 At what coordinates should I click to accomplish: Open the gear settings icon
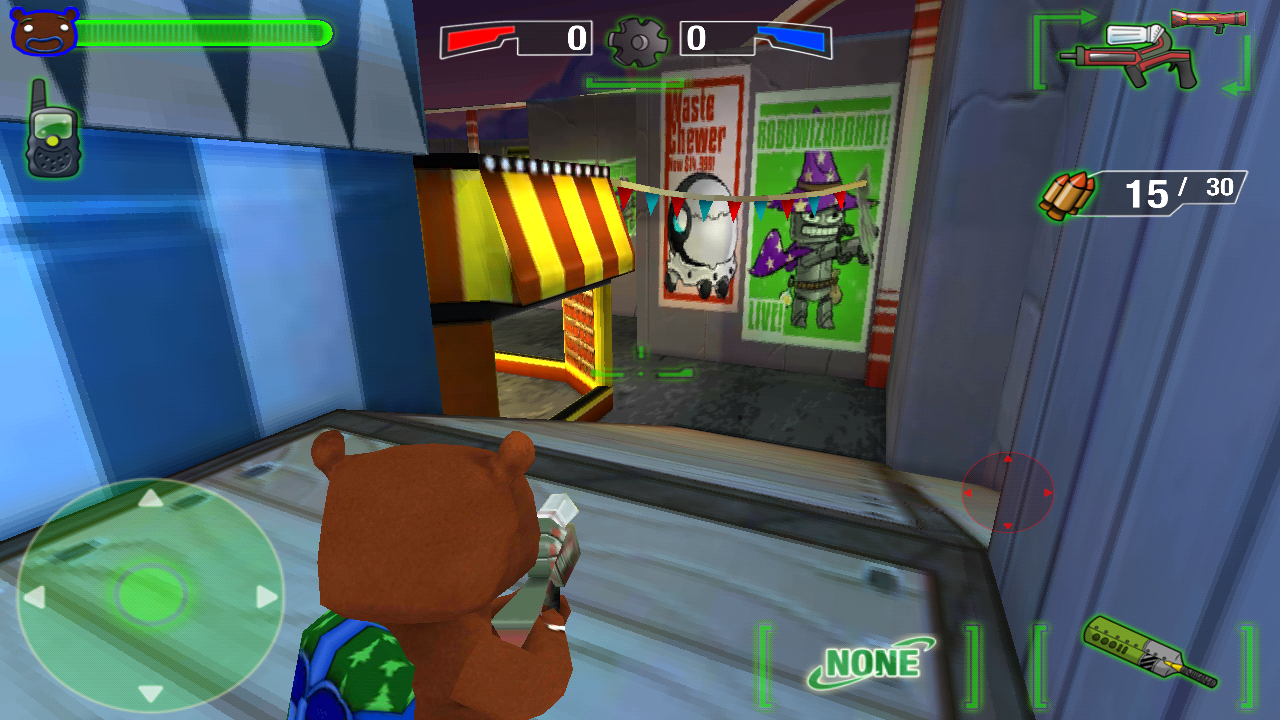tap(637, 41)
